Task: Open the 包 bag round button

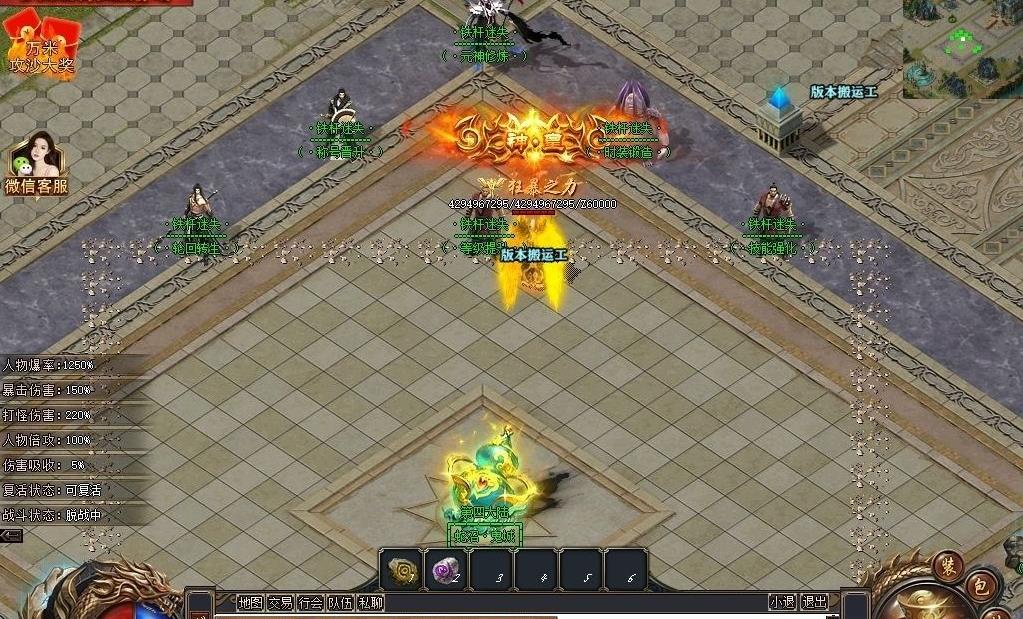Action: (982, 587)
